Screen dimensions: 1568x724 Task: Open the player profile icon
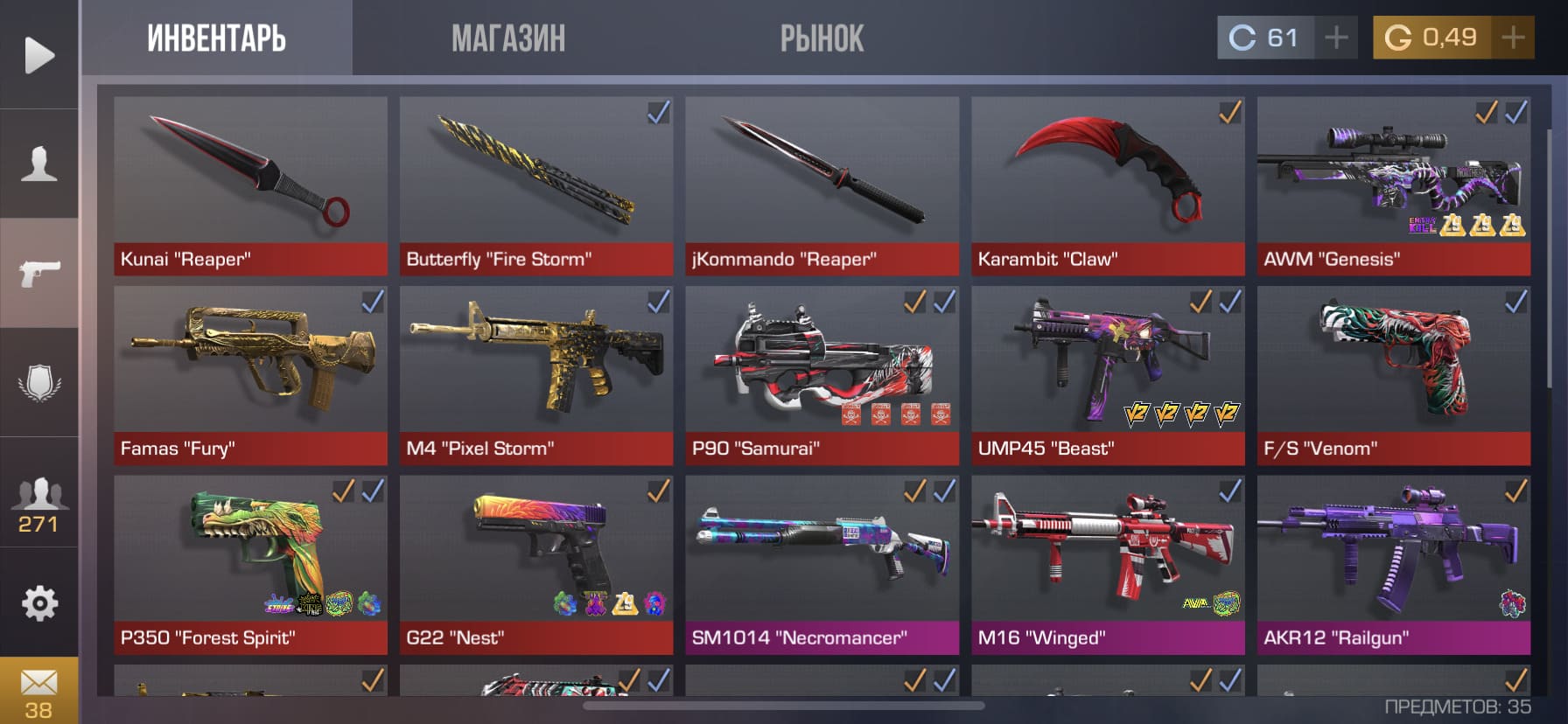(x=38, y=164)
